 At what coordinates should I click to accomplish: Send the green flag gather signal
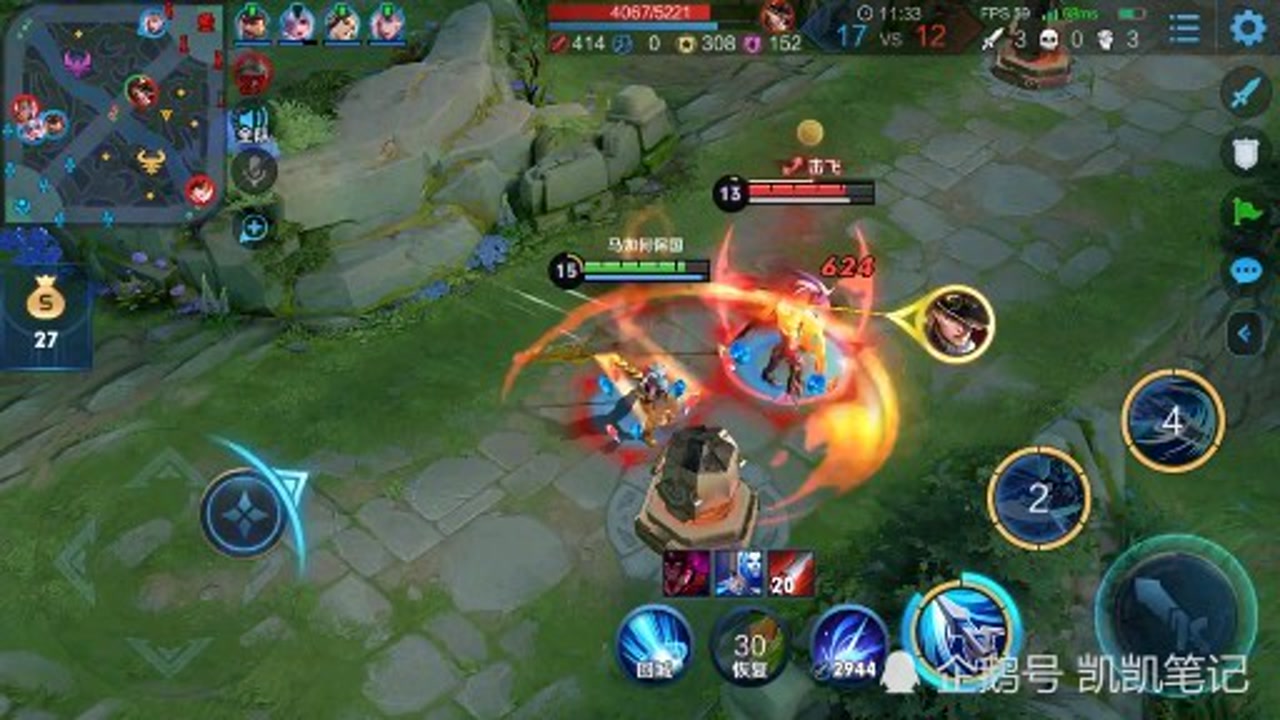pos(1245,212)
